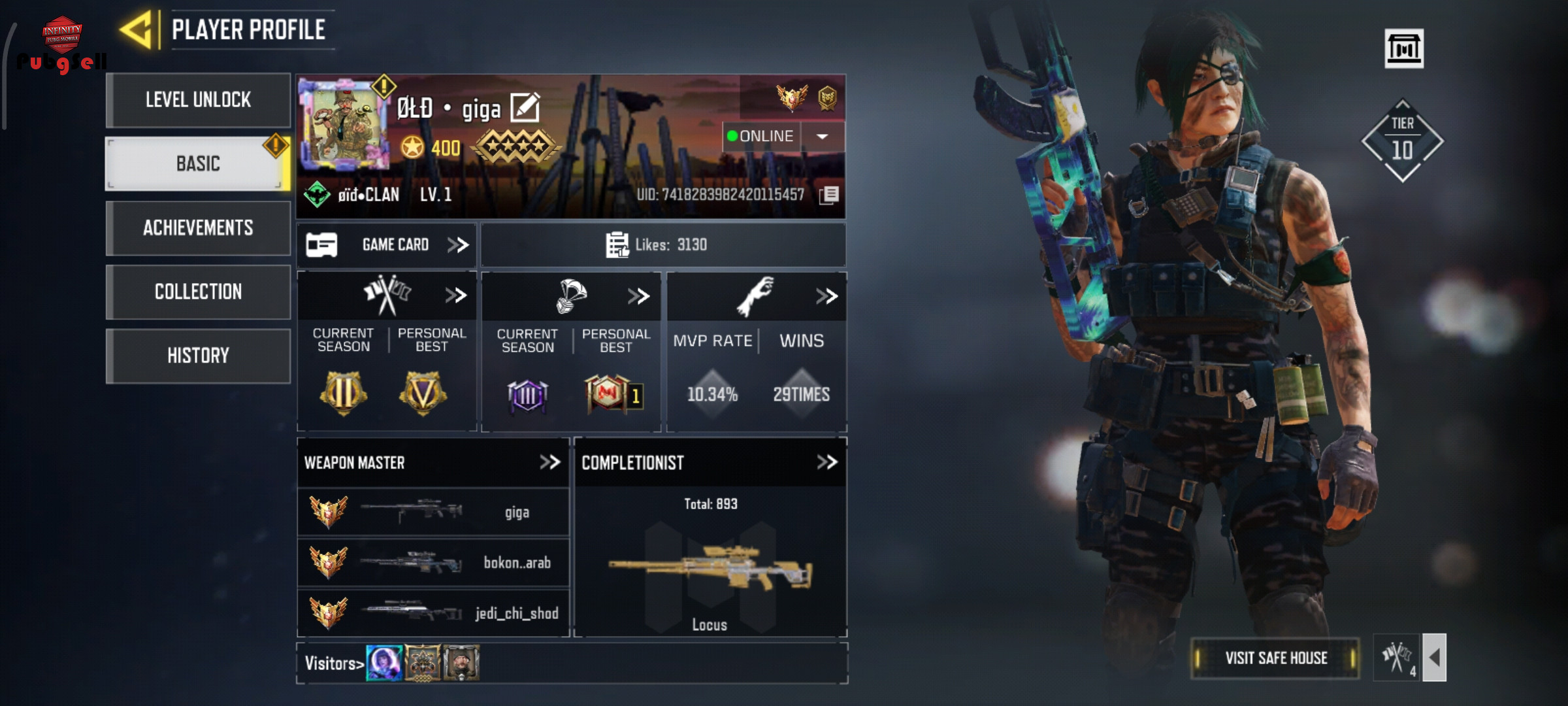
Task: View the History tab
Action: [x=198, y=356]
